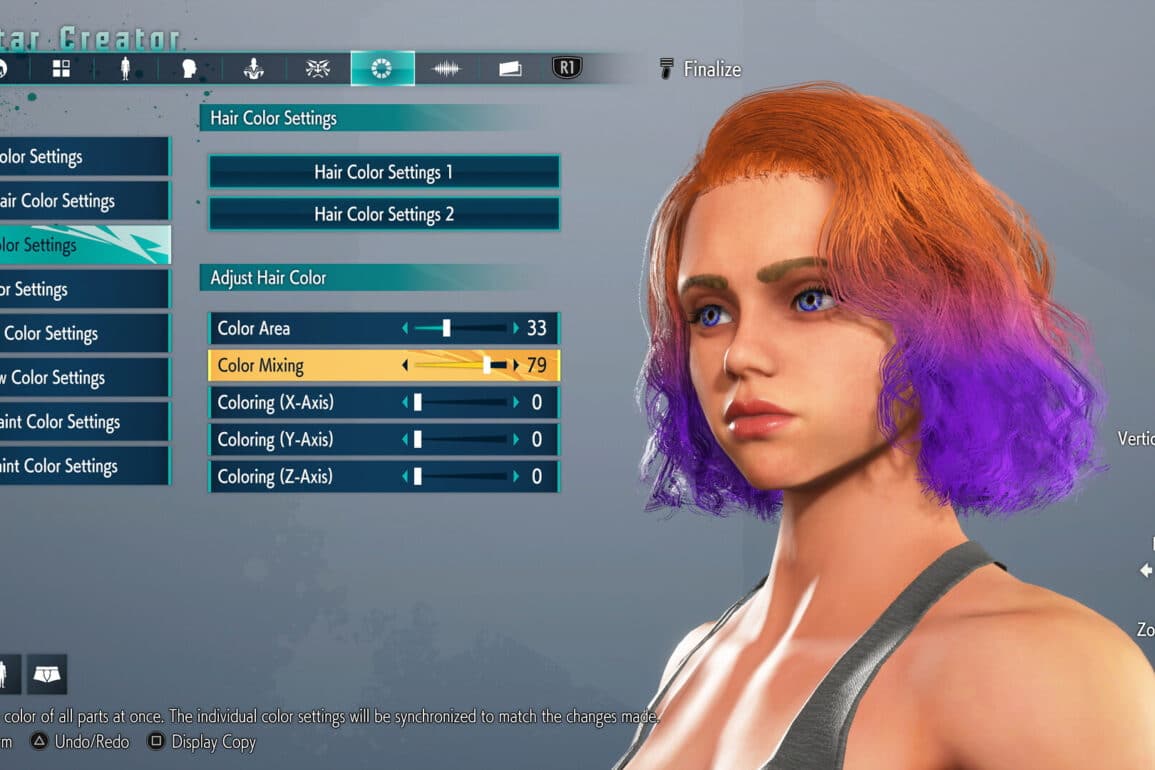Viewport: 1155px width, 770px height.
Task: Increase Color Area with right arrow
Action: [516, 328]
